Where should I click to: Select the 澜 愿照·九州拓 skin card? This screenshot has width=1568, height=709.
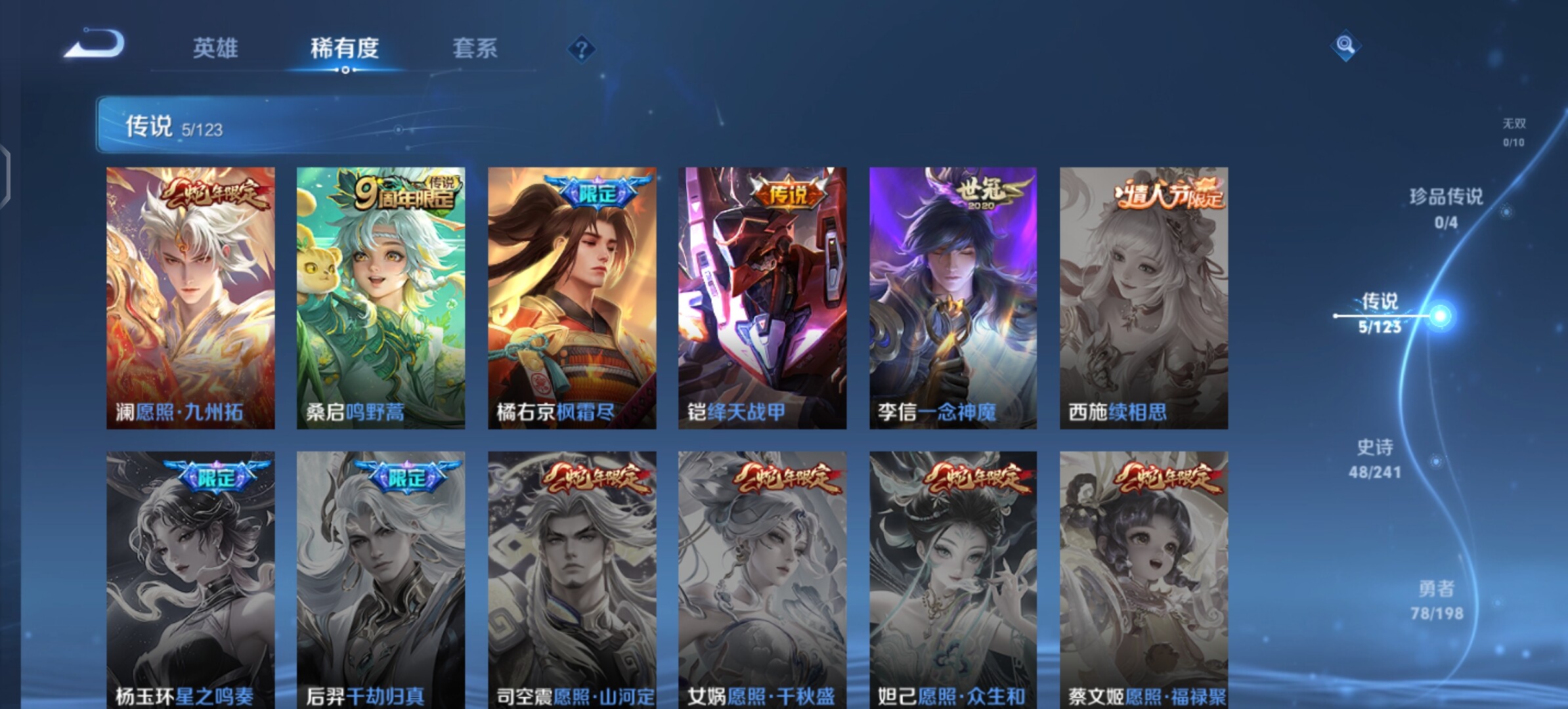tap(190, 297)
